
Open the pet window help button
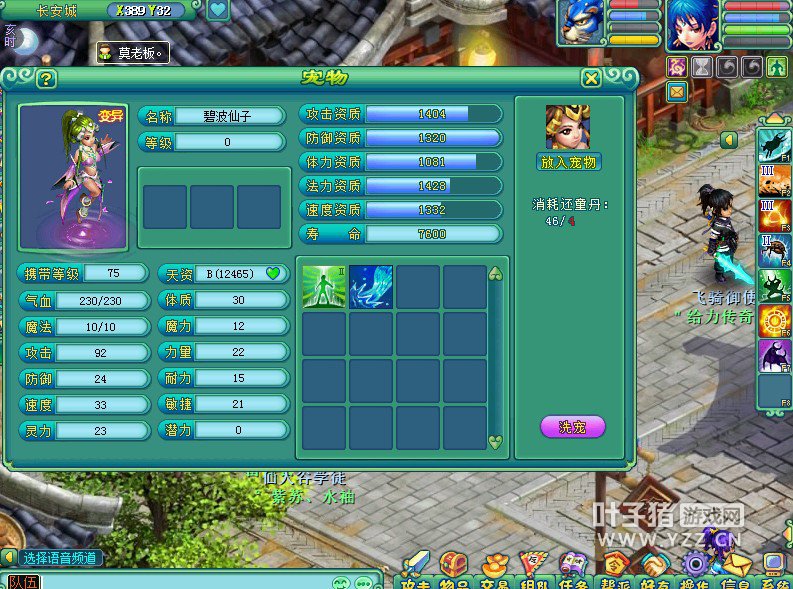[x=46, y=79]
